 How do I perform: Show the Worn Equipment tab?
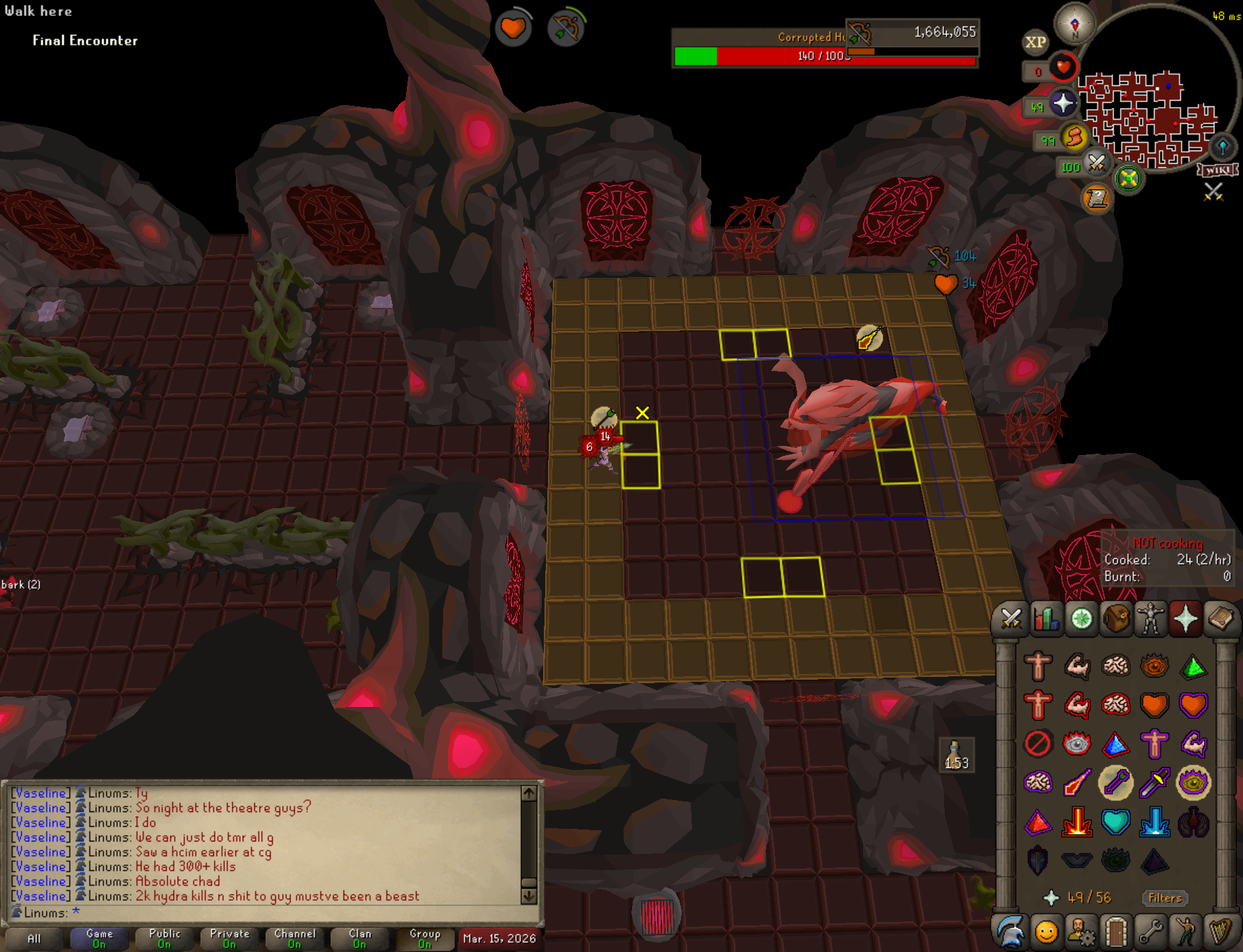1151,619
